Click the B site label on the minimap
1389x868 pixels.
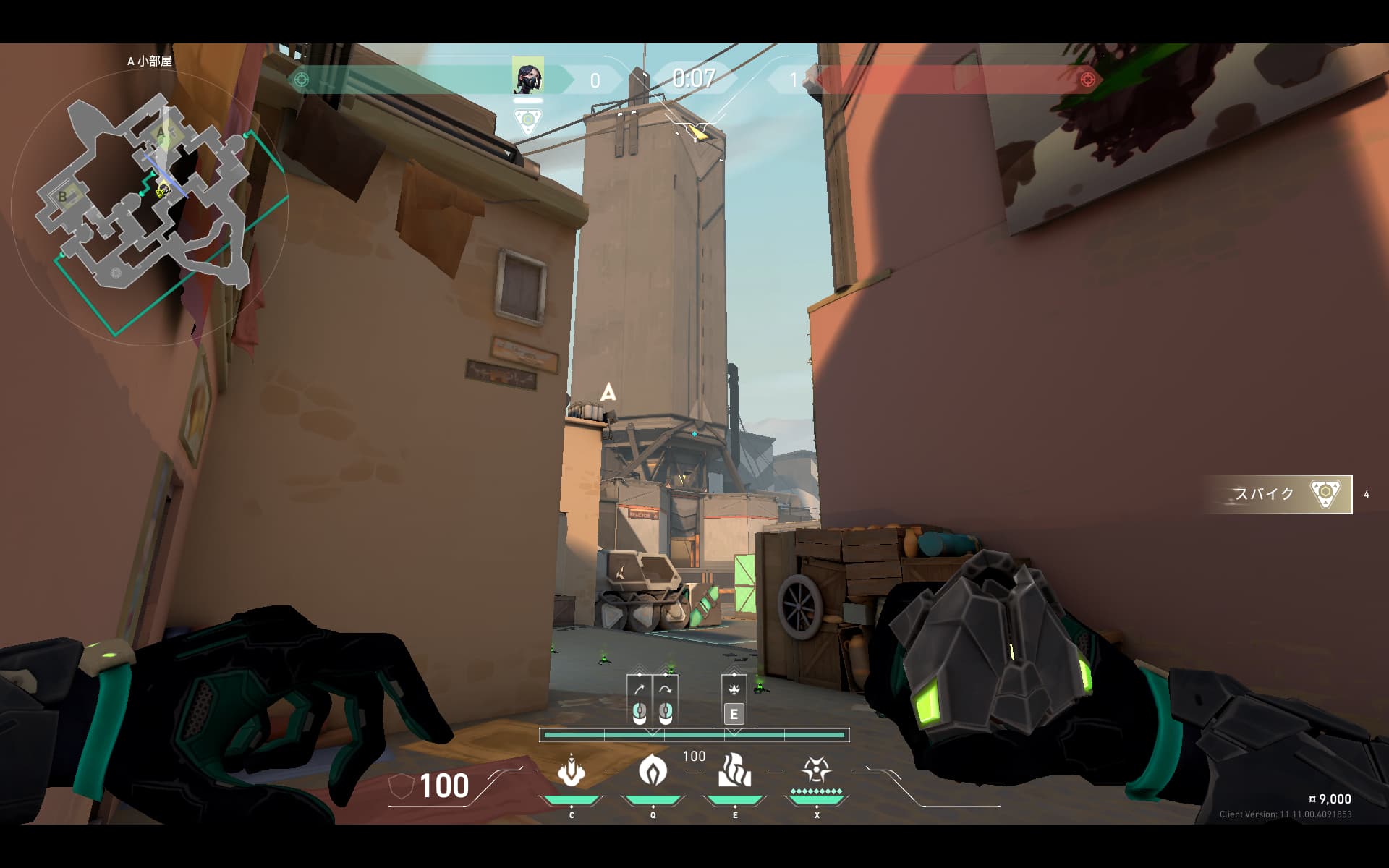(x=63, y=196)
